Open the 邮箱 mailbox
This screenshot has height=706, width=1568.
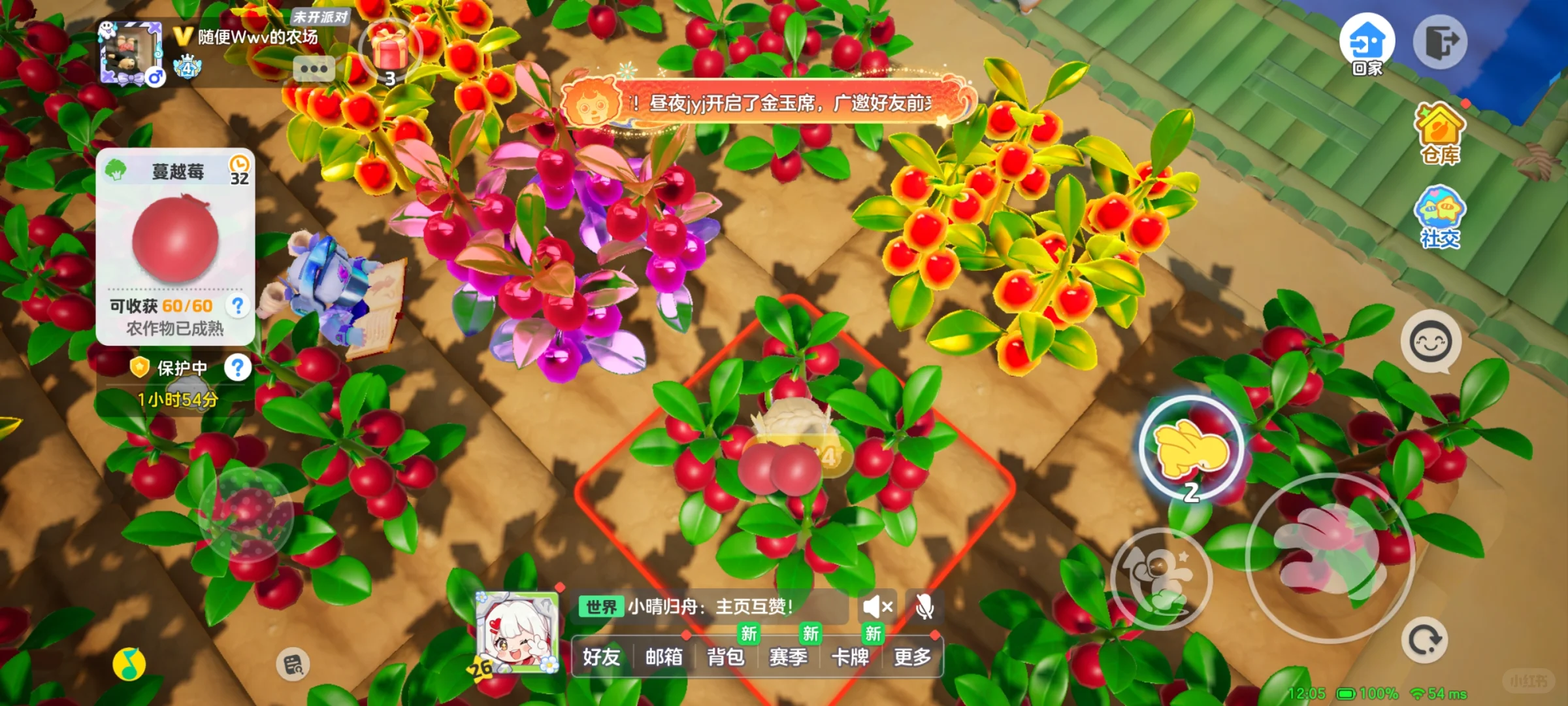tap(664, 657)
